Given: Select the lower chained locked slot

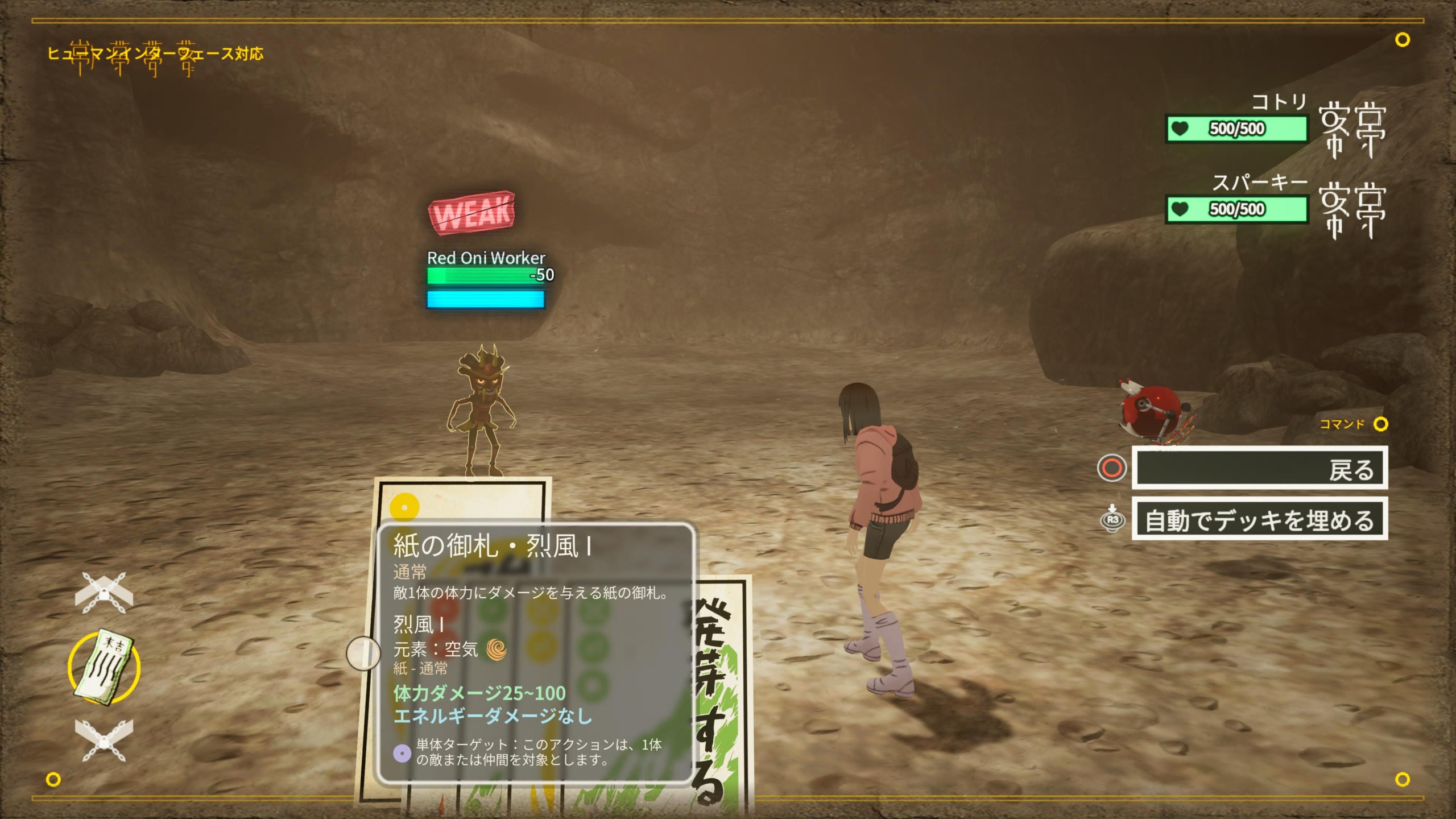Looking at the screenshot, I should [104, 739].
